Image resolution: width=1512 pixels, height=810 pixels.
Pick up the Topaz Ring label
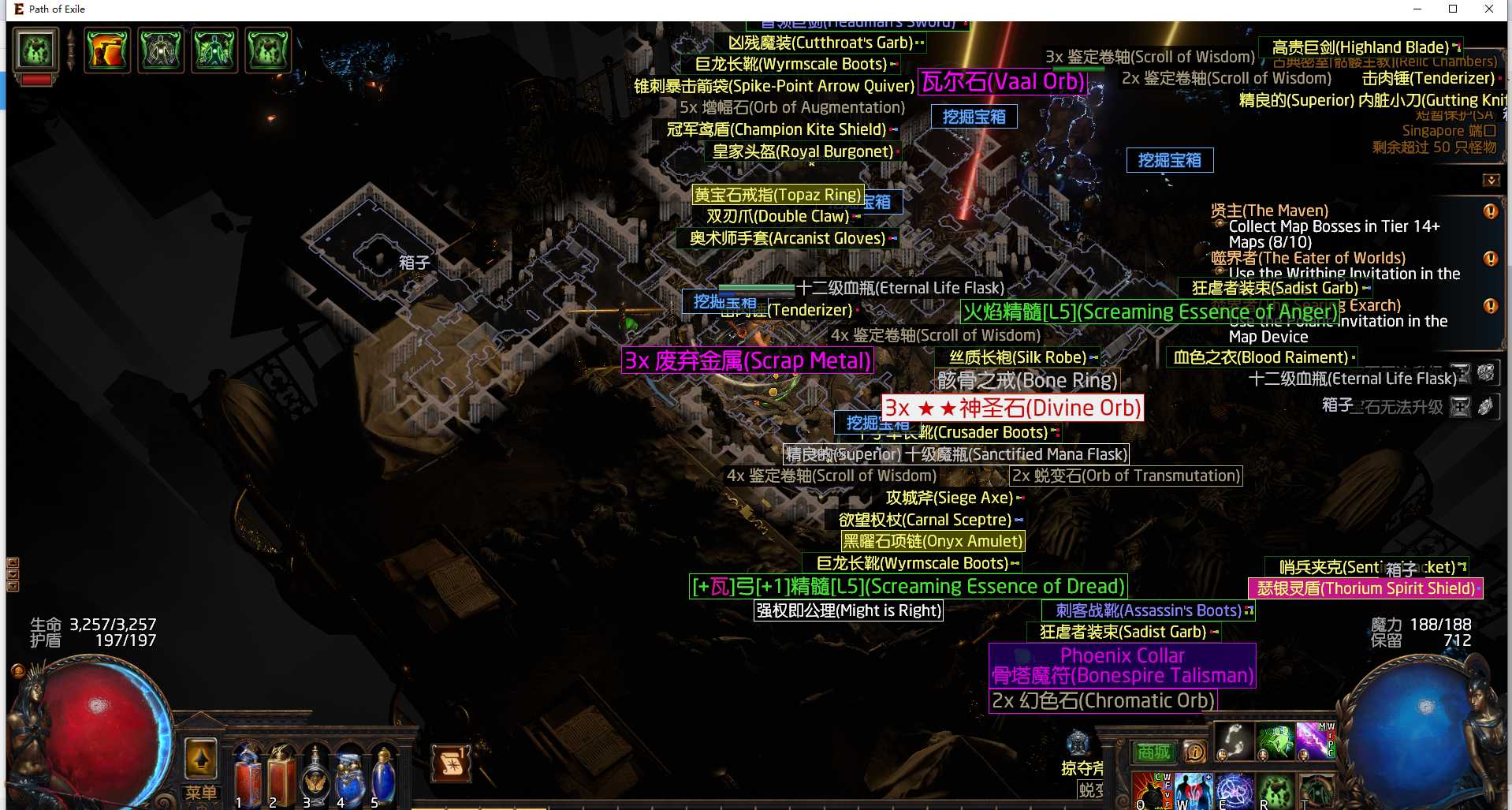(777, 195)
